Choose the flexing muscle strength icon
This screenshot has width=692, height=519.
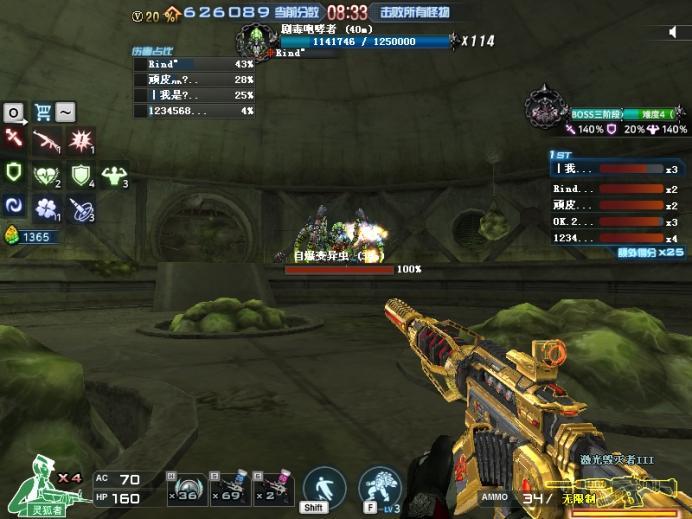coord(114,174)
